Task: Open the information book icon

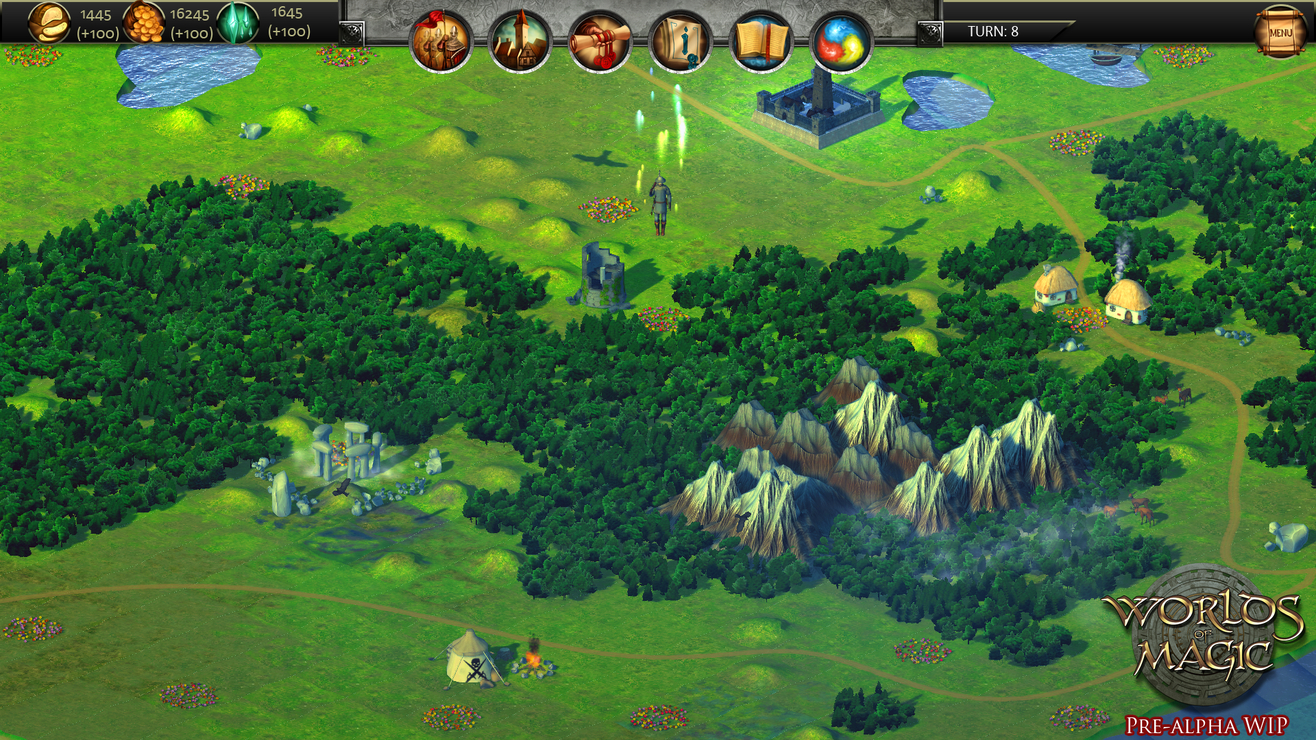Action: pyautogui.click(x=680, y=40)
